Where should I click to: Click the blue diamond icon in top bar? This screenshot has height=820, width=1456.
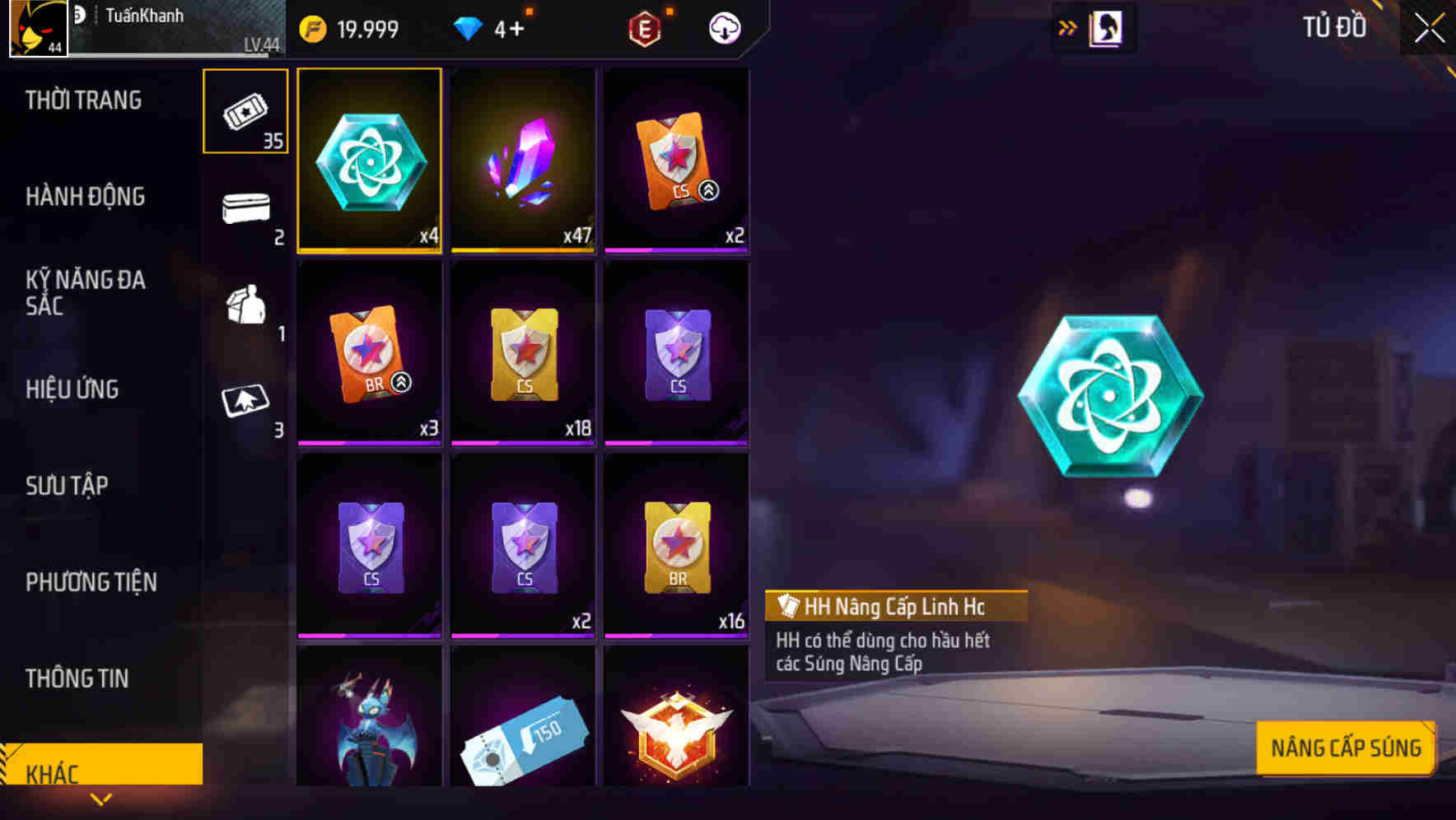tap(469, 27)
